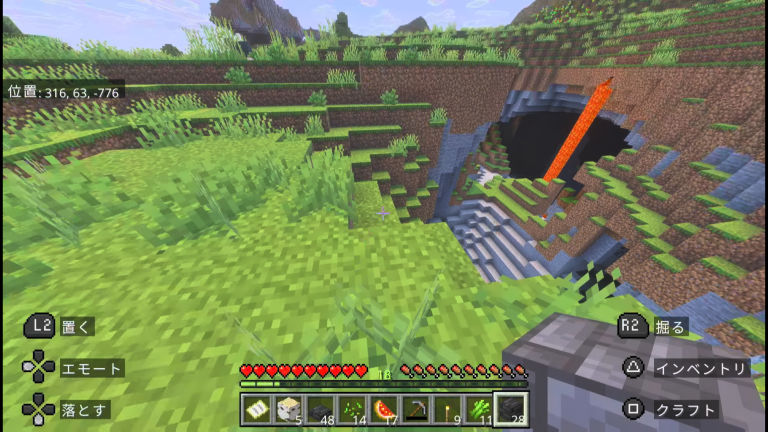Select the highlighted dark block stack of 28
Image resolution: width=768 pixels, height=432 pixels.
pos(512,408)
